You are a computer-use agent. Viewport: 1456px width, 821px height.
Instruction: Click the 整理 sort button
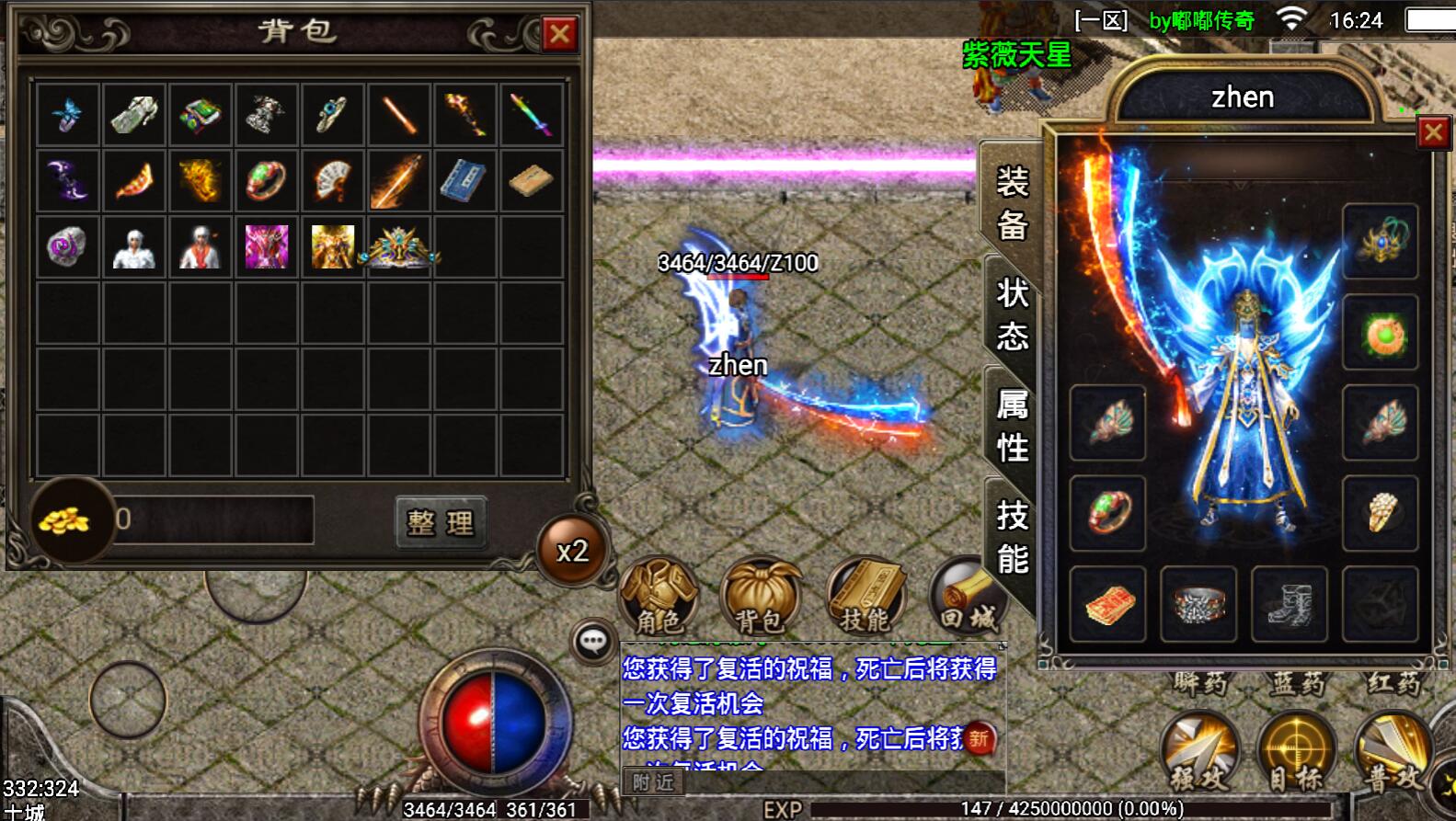click(x=441, y=523)
